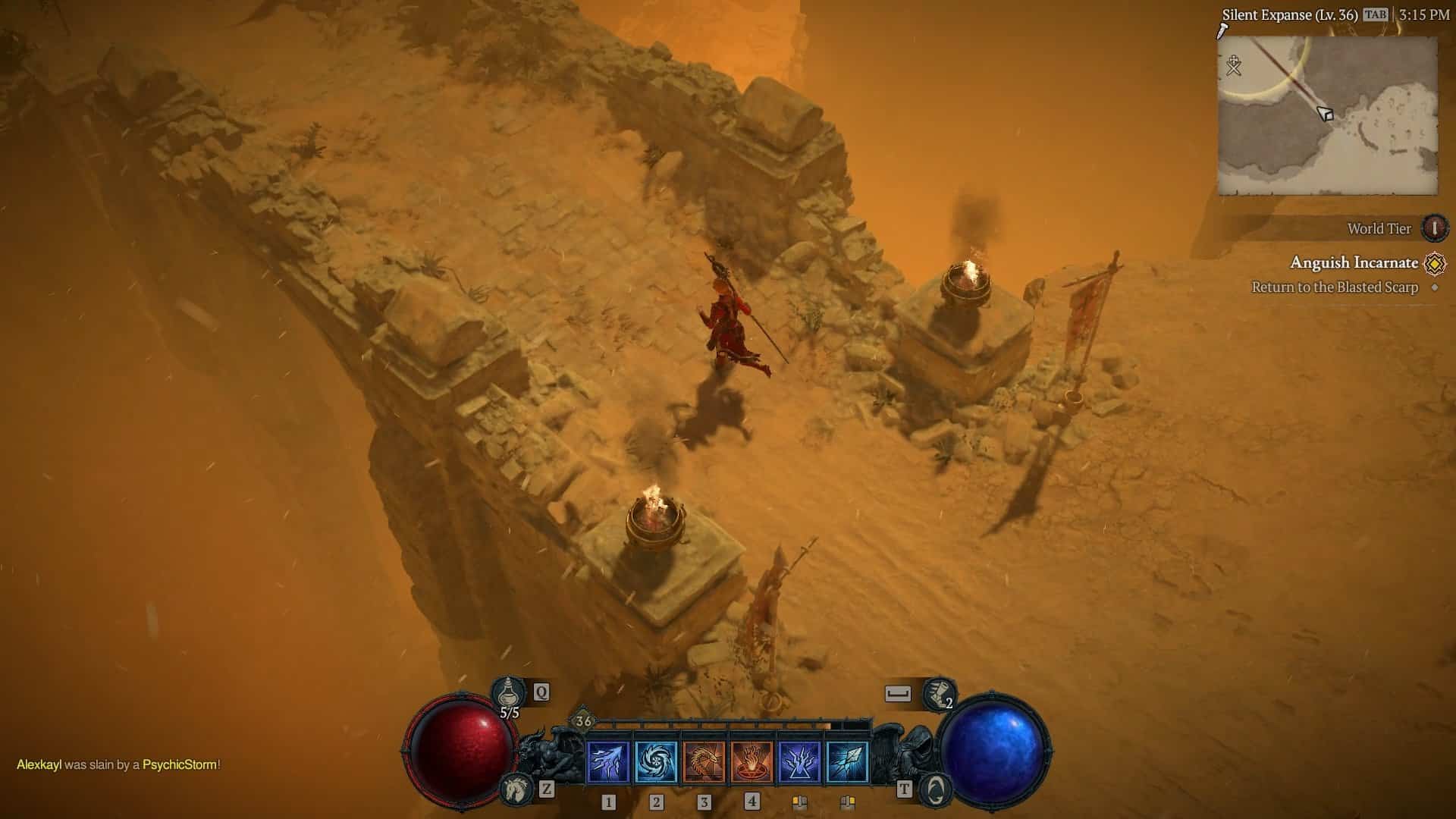
Task: Click the Alexkayl slain chat message
Action: click(x=118, y=764)
